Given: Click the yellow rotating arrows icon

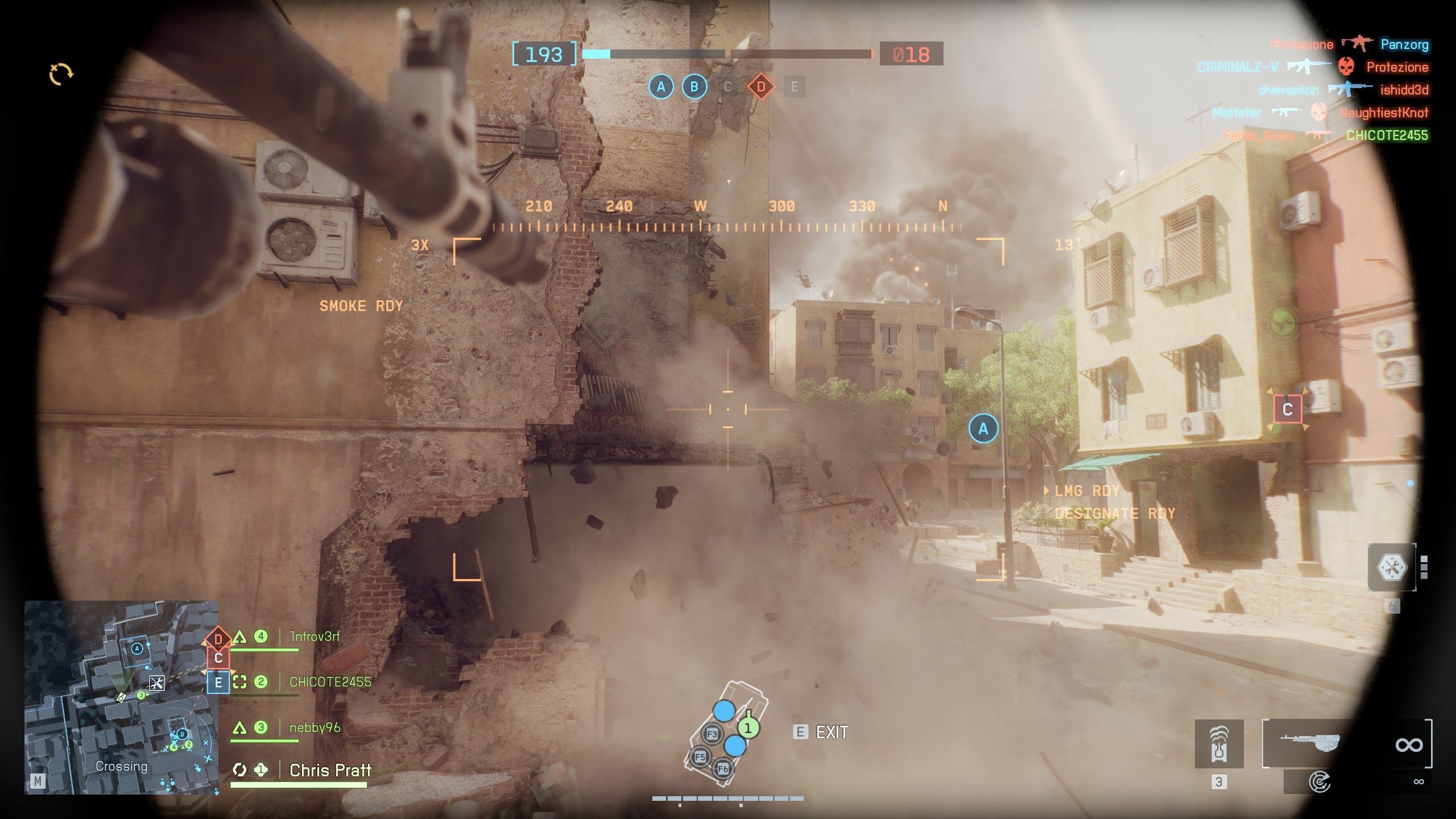Looking at the screenshot, I should click(61, 74).
